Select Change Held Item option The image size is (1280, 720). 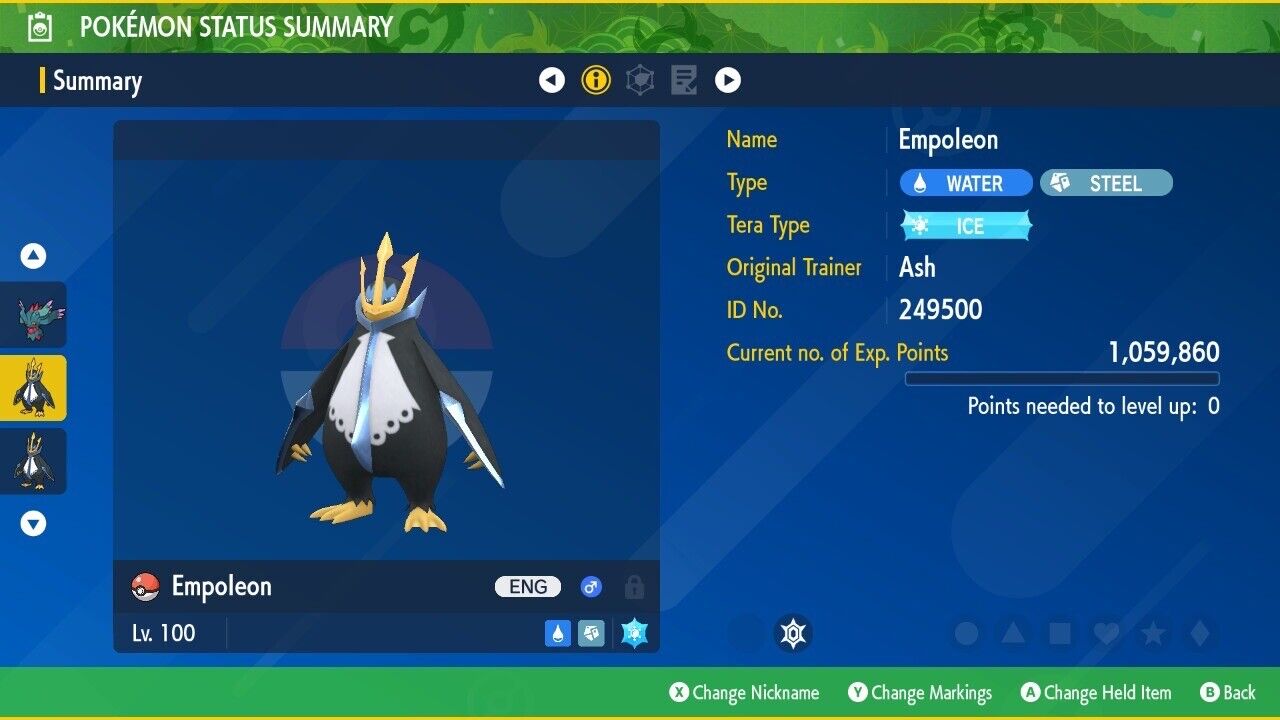(1095, 693)
